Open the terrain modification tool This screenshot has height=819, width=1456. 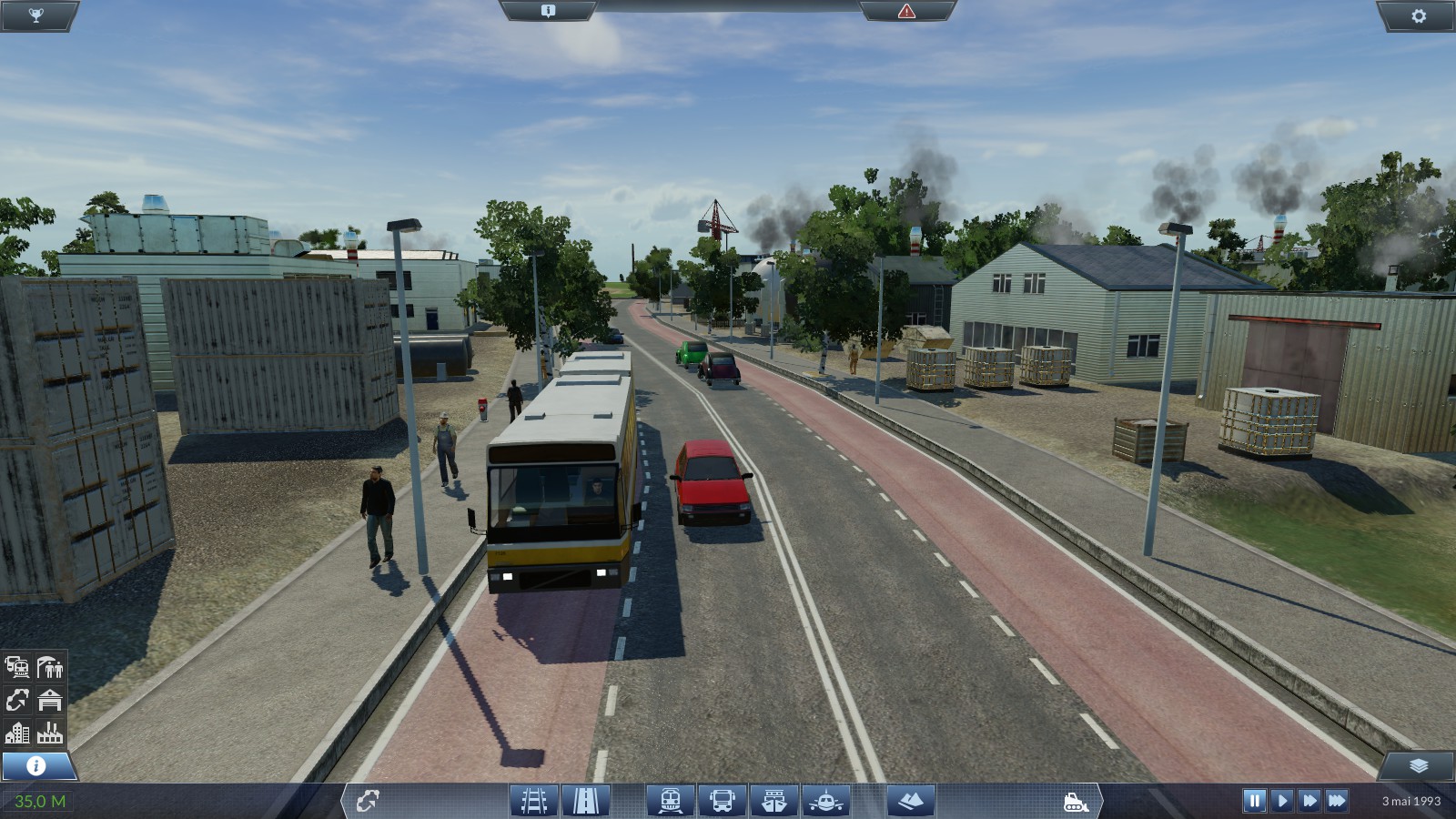pos(910,801)
